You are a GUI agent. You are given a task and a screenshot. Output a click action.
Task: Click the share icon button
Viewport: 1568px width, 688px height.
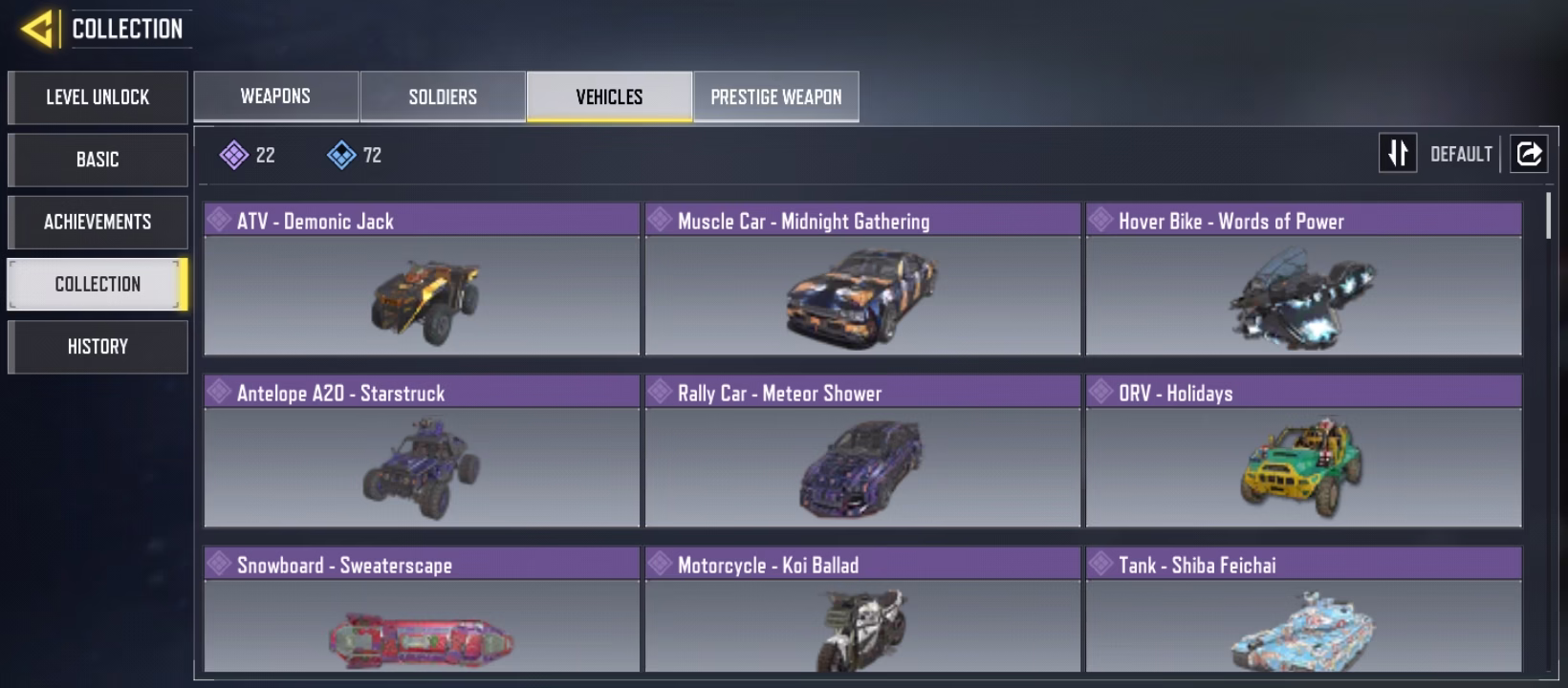click(1529, 154)
